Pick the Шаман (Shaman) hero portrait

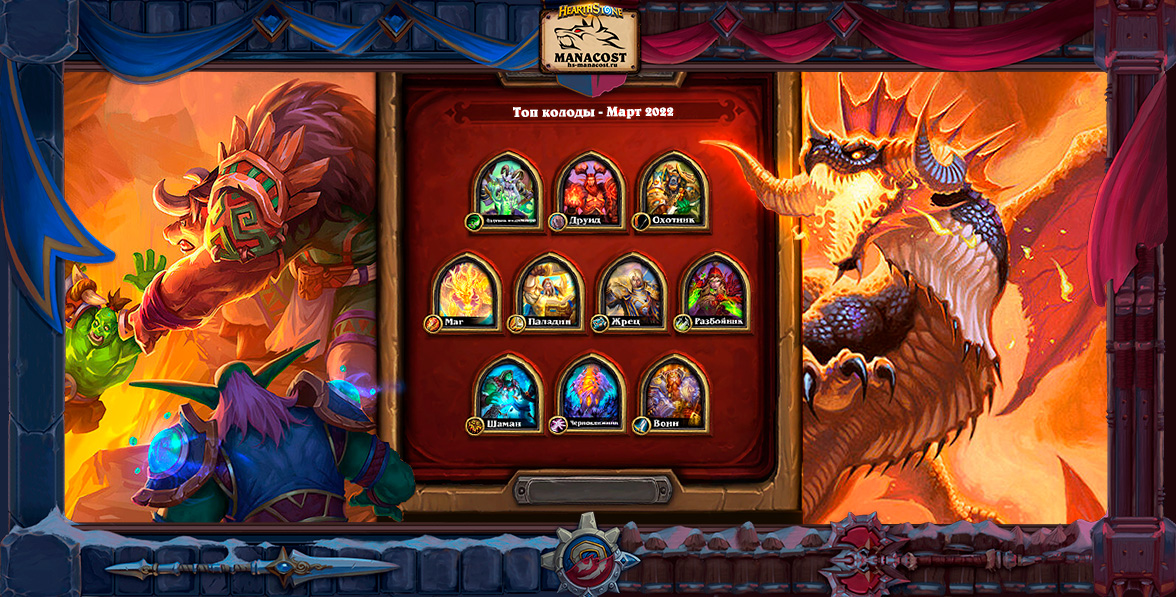coord(507,394)
